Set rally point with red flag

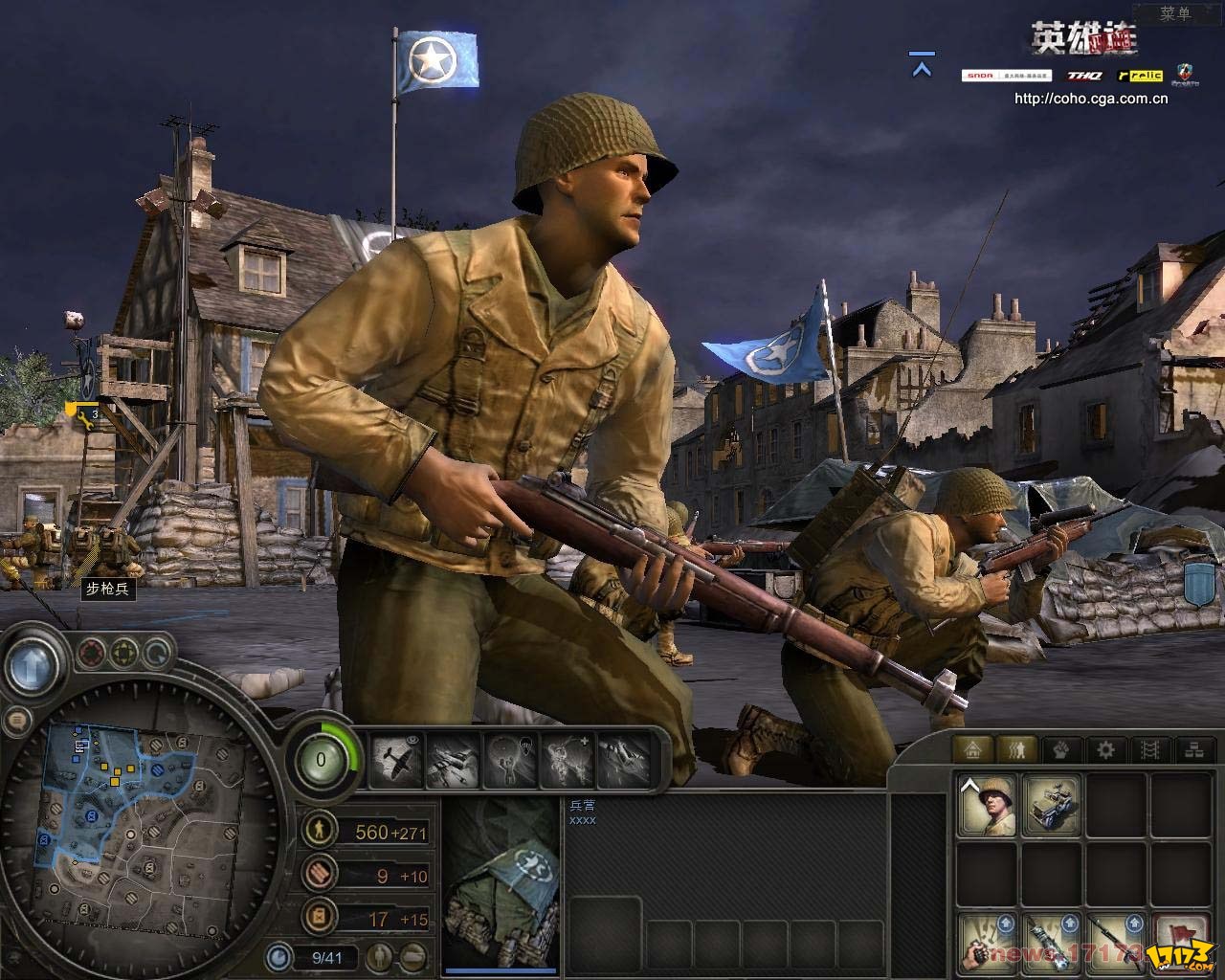(x=1181, y=940)
